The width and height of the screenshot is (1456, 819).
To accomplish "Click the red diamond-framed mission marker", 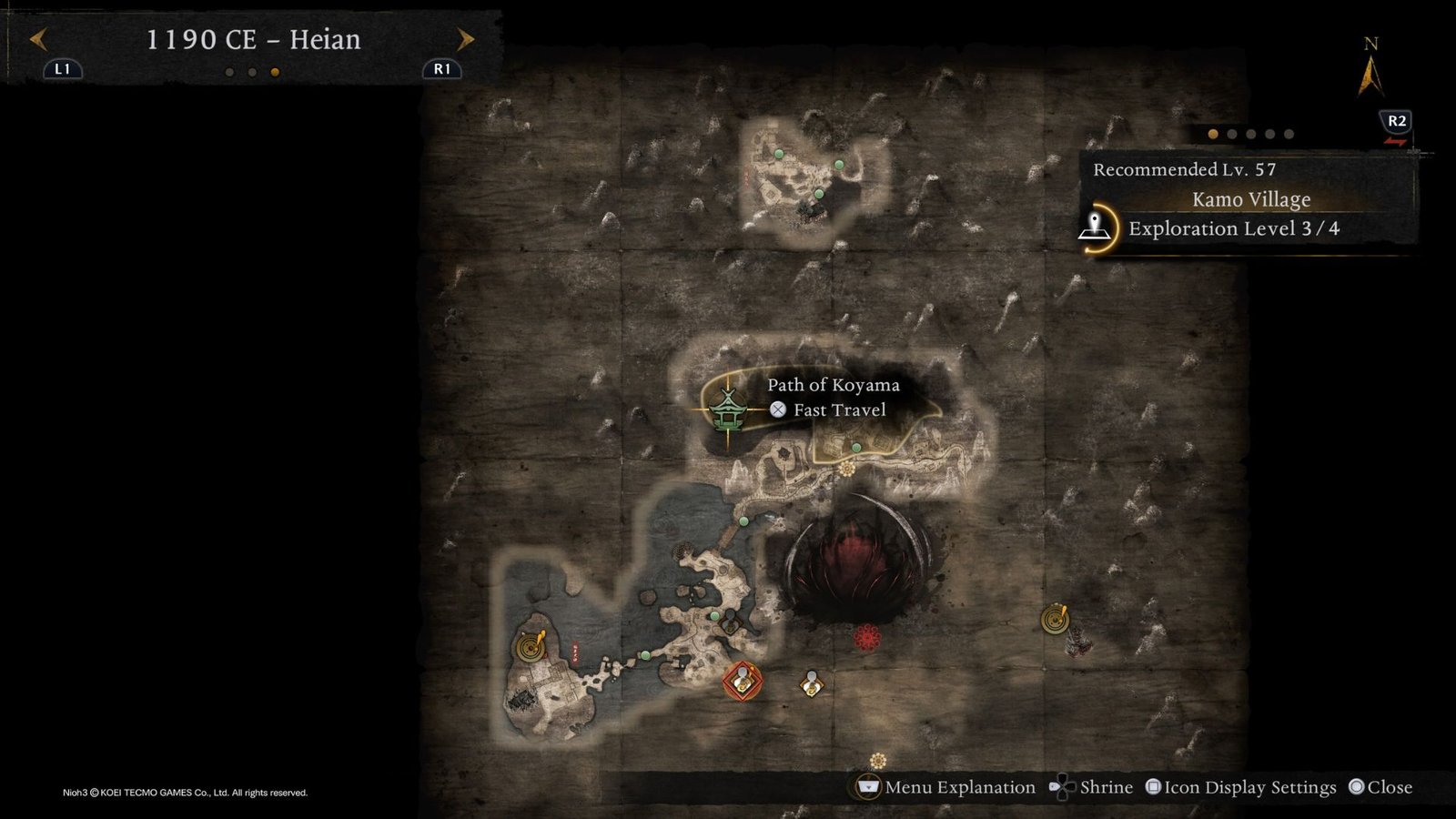I will [x=742, y=681].
